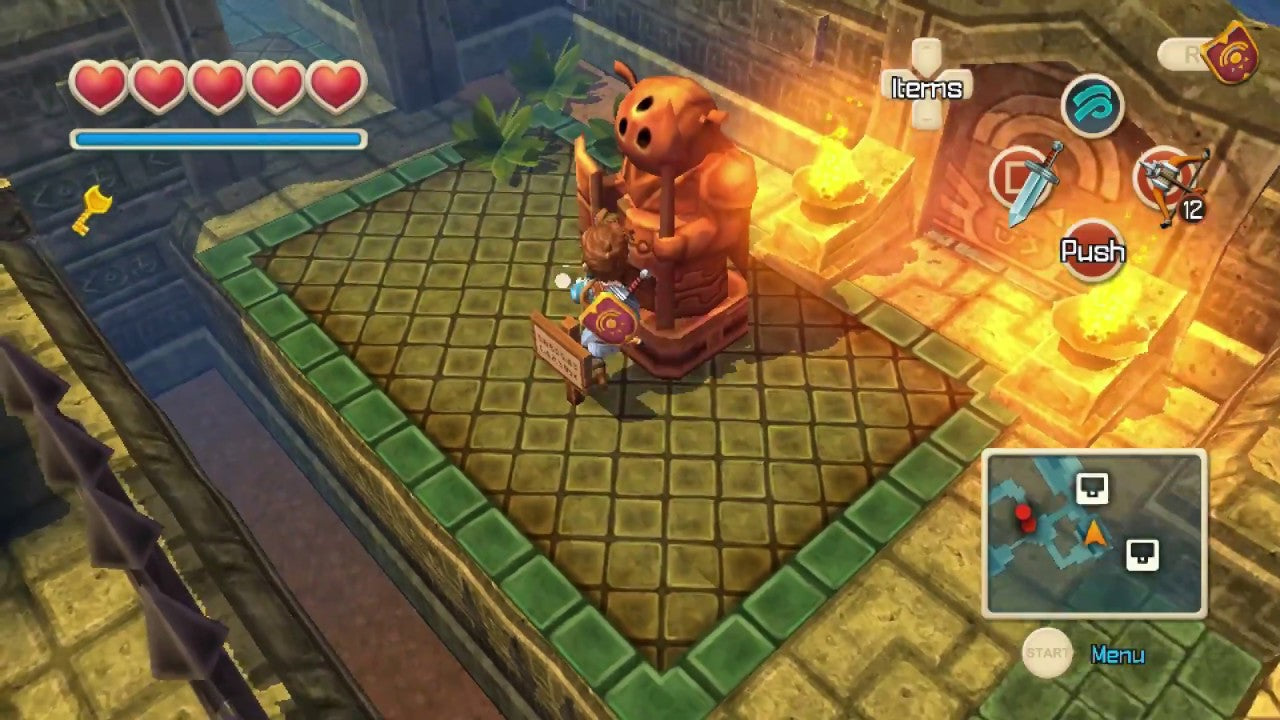Open the Menu
The width and height of the screenshot is (1280, 720).
(x=1116, y=655)
